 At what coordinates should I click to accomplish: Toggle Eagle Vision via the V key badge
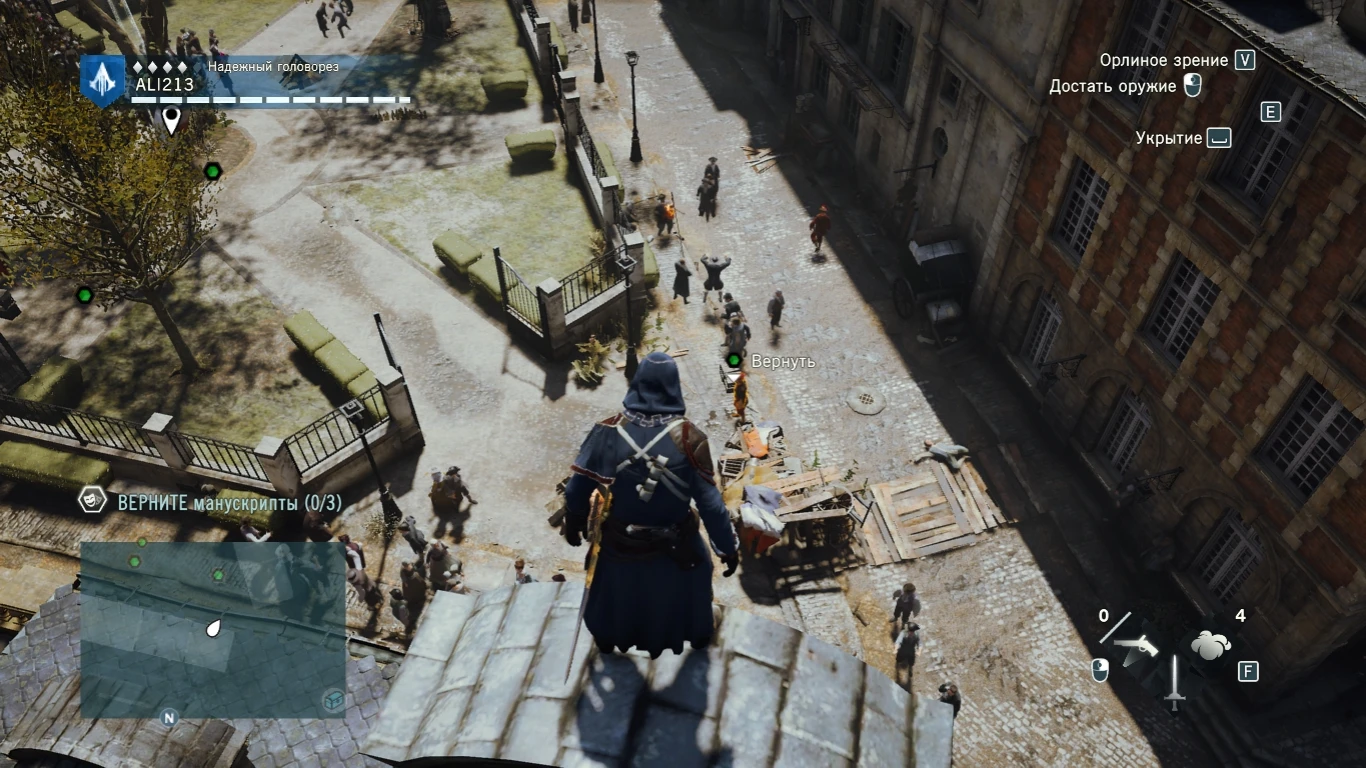pyautogui.click(x=1243, y=60)
